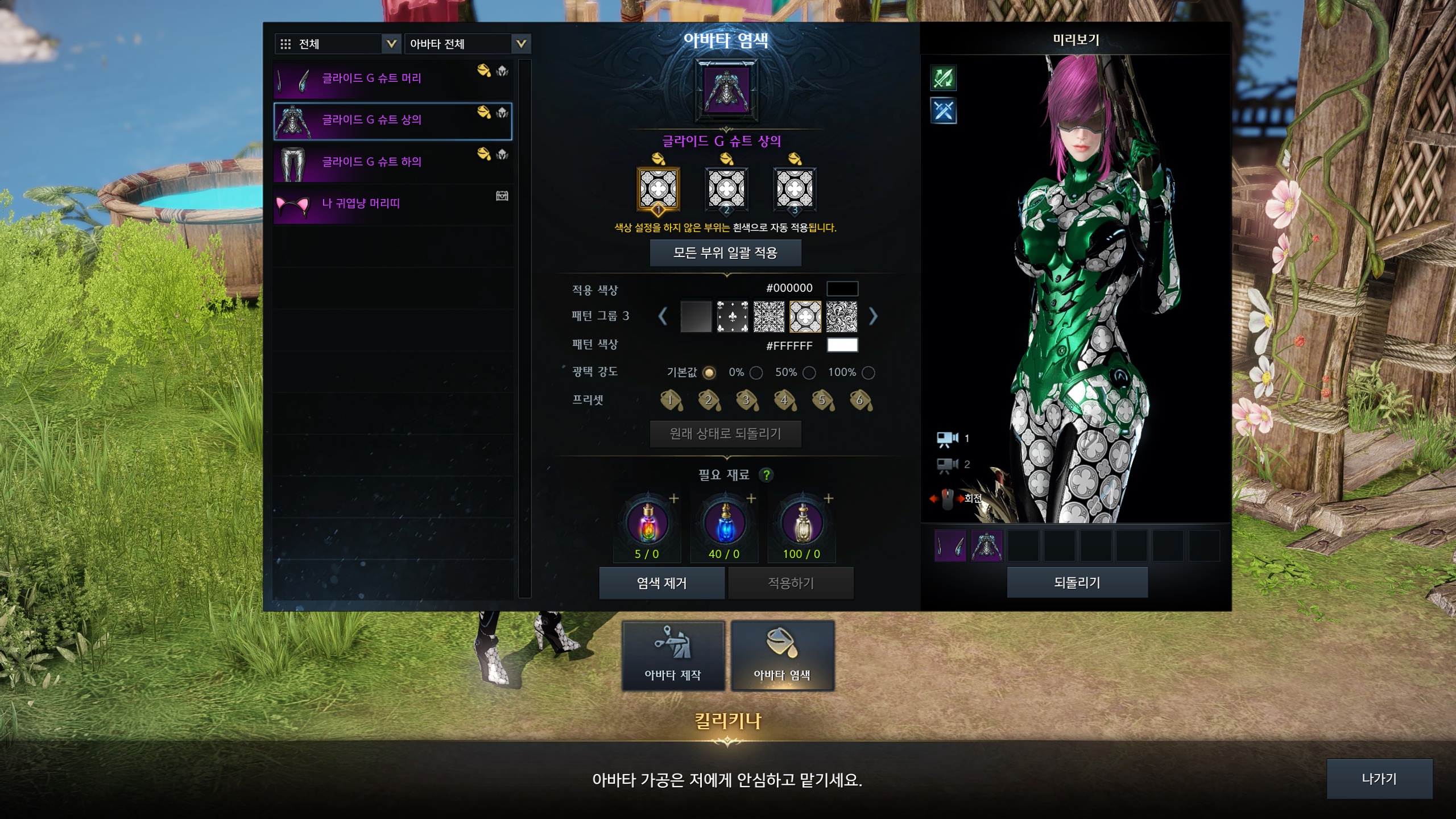Image resolution: width=1456 pixels, height=819 pixels.
Task: Select 글라이드 G 슈트 머리 in the list
Action: pos(392,79)
